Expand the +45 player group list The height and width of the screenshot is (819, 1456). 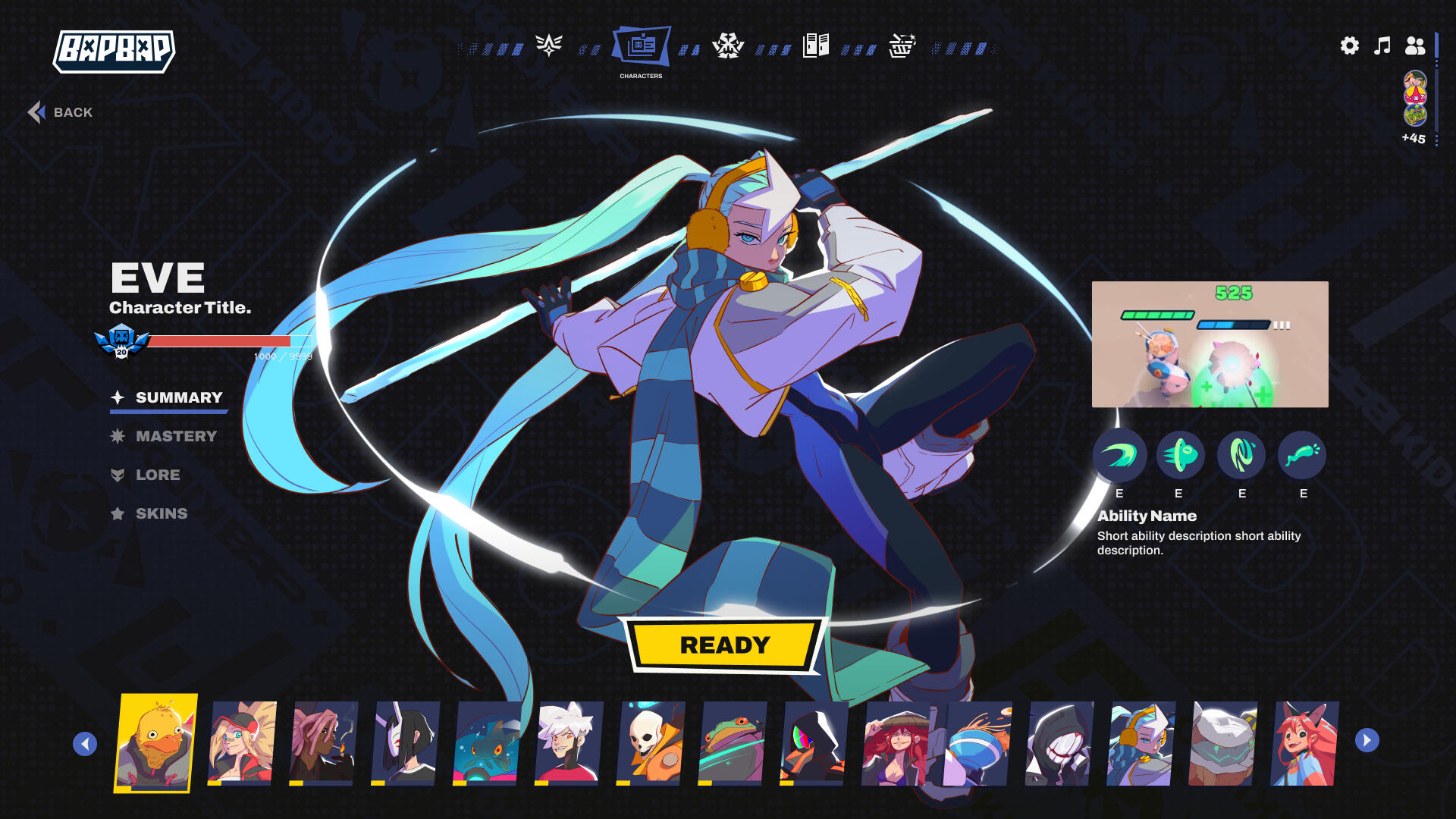[1412, 139]
